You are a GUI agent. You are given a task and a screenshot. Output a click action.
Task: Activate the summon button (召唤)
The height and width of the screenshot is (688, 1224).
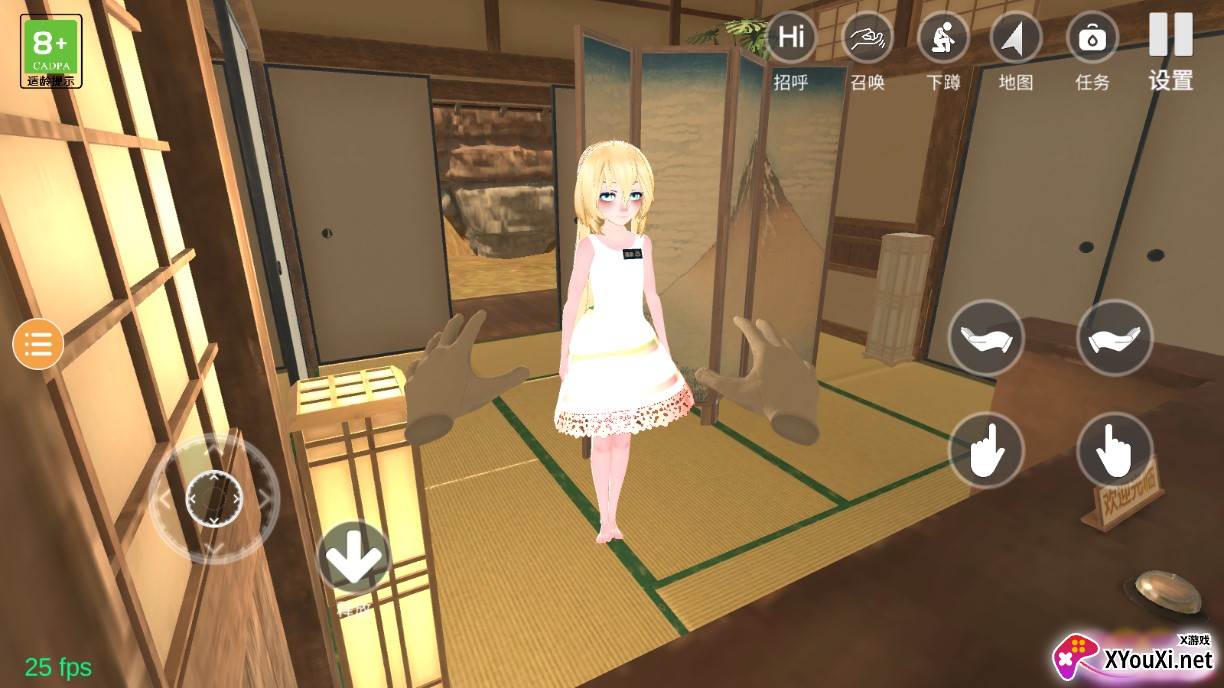tap(867, 39)
